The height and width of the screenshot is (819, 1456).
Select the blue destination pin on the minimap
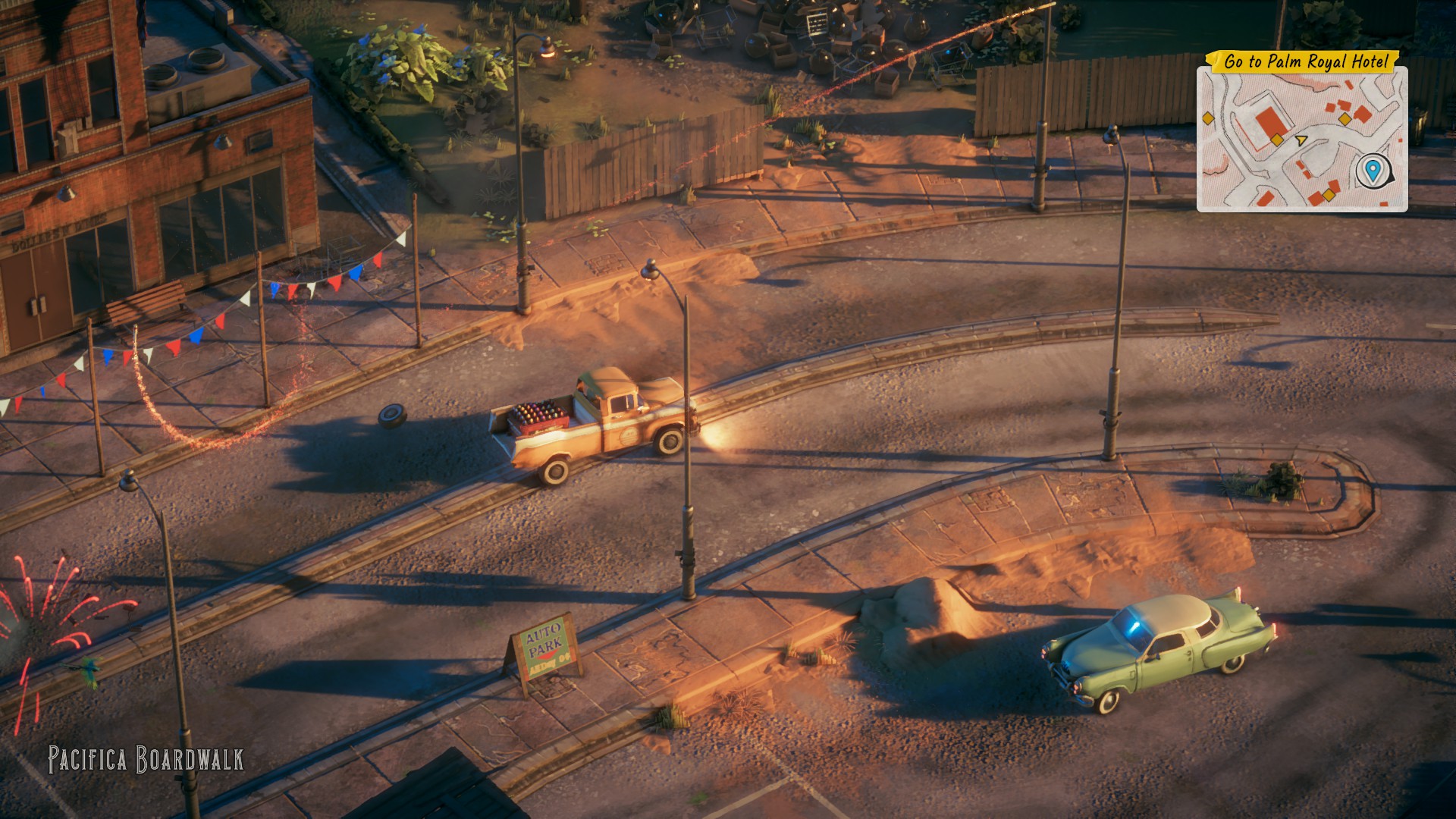point(1370,170)
